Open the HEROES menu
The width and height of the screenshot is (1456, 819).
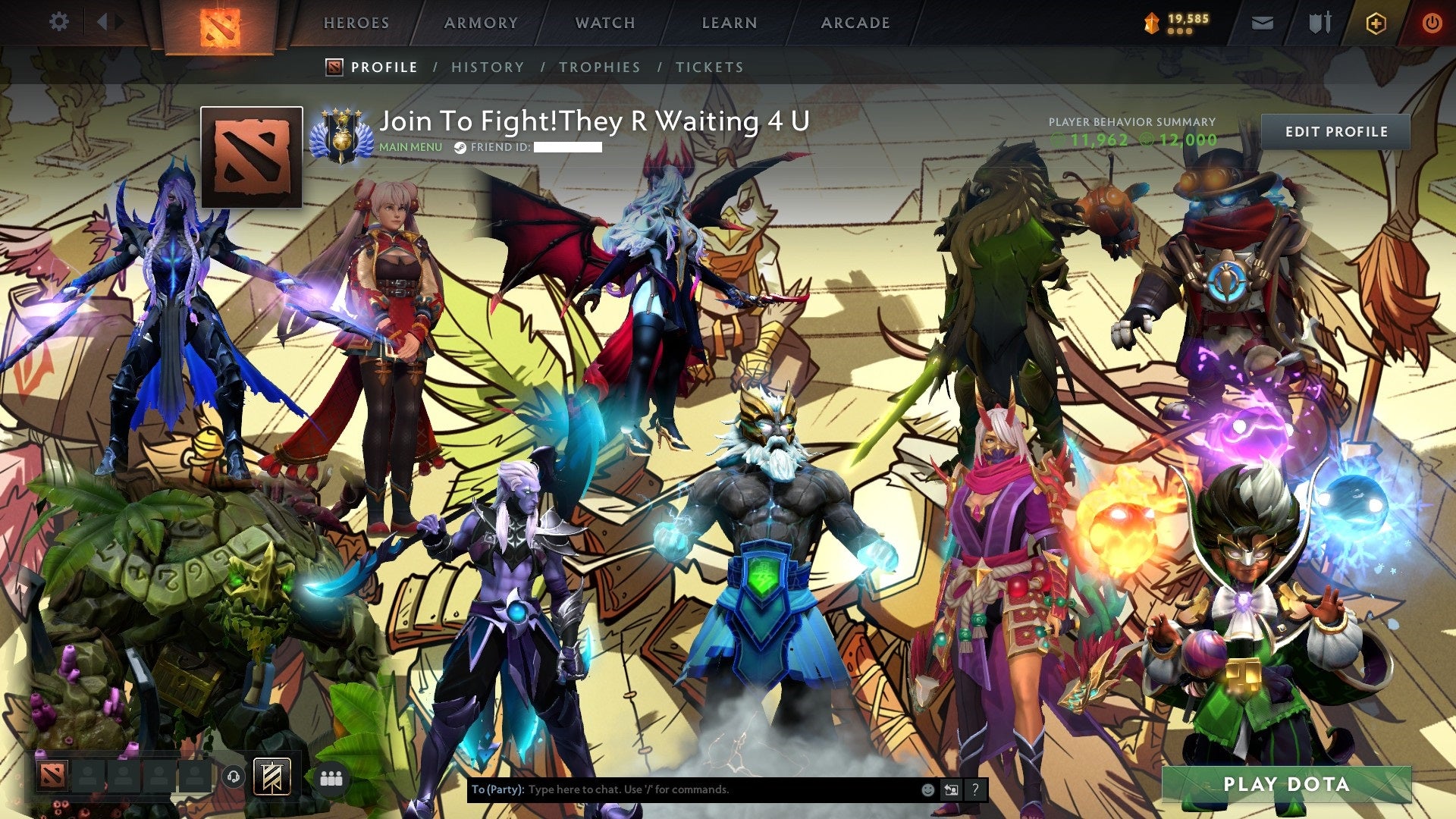(x=356, y=23)
